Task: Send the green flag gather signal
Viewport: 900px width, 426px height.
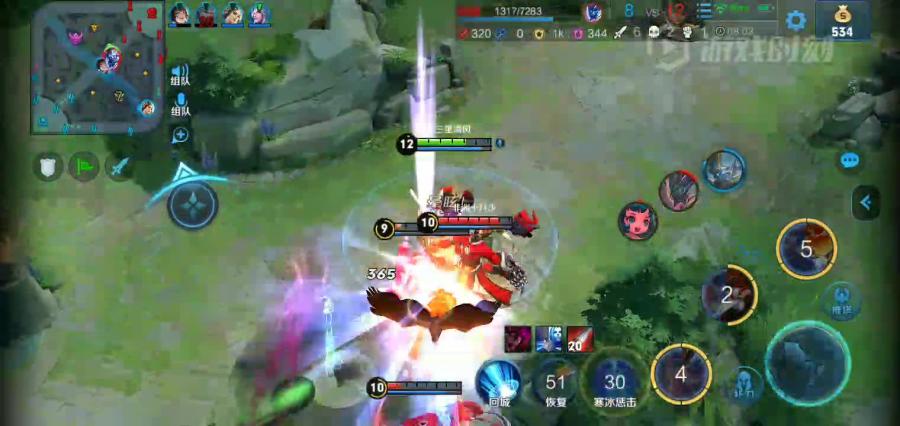Action: (x=83, y=166)
